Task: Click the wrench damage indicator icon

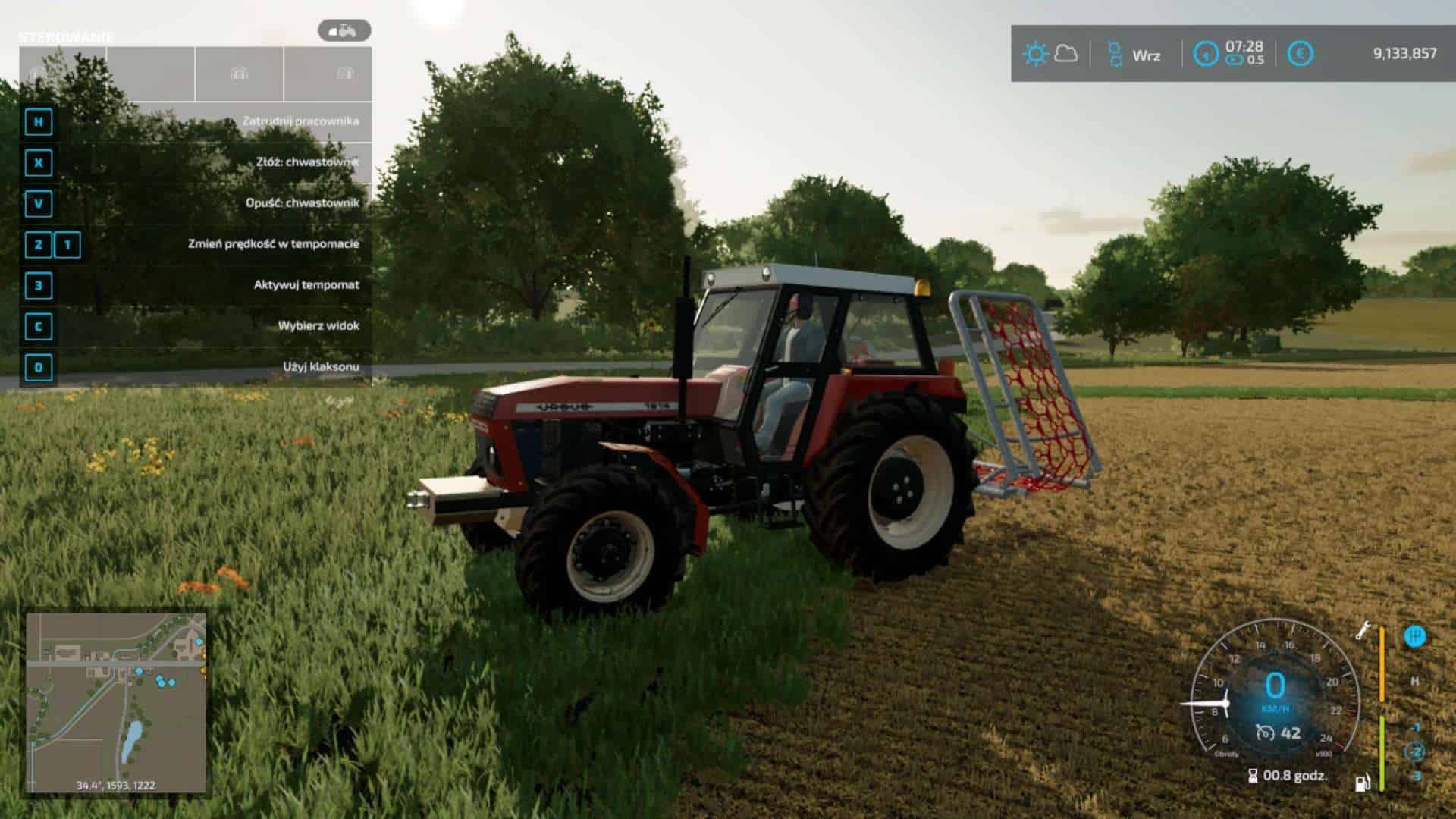Action: [x=1363, y=630]
